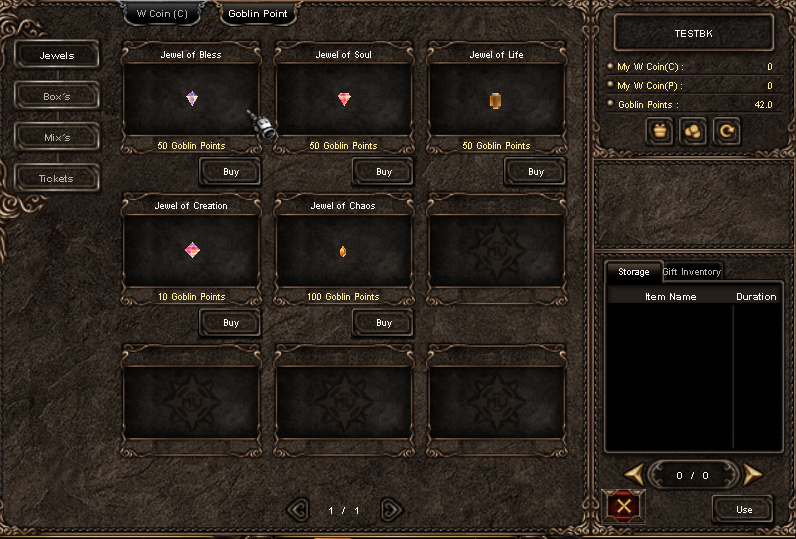Click the gift box icon button
Image resolution: width=796 pixels, height=539 pixels.
(x=659, y=131)
